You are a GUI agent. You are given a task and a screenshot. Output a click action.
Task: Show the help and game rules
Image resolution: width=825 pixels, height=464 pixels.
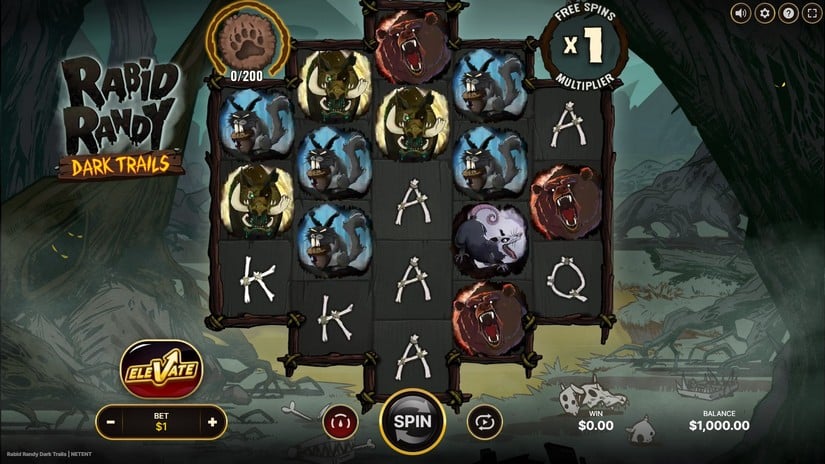coord(788,13)
